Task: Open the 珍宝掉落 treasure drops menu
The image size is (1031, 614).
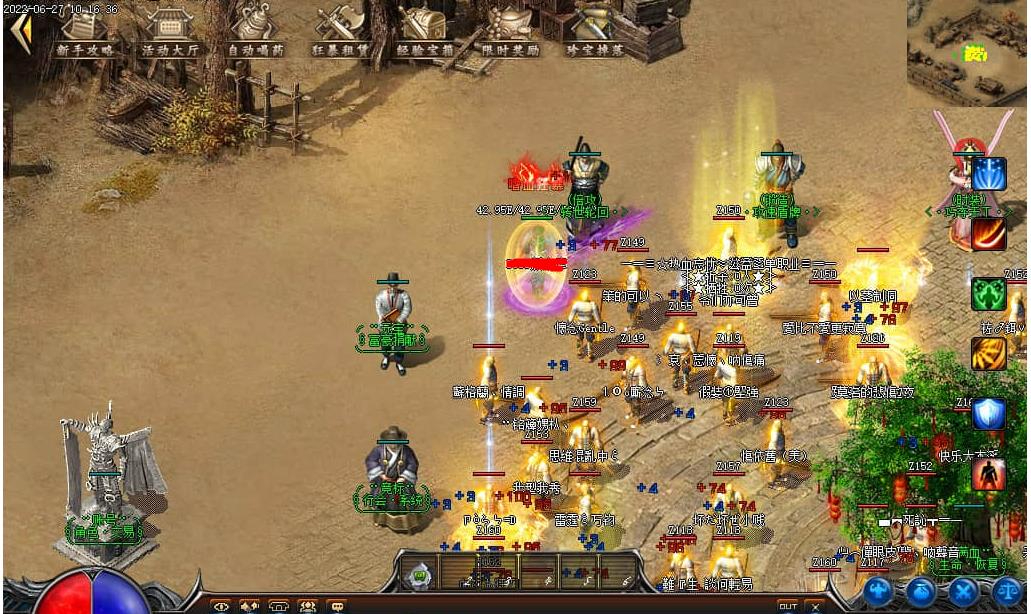Action: tap(592, 30)
